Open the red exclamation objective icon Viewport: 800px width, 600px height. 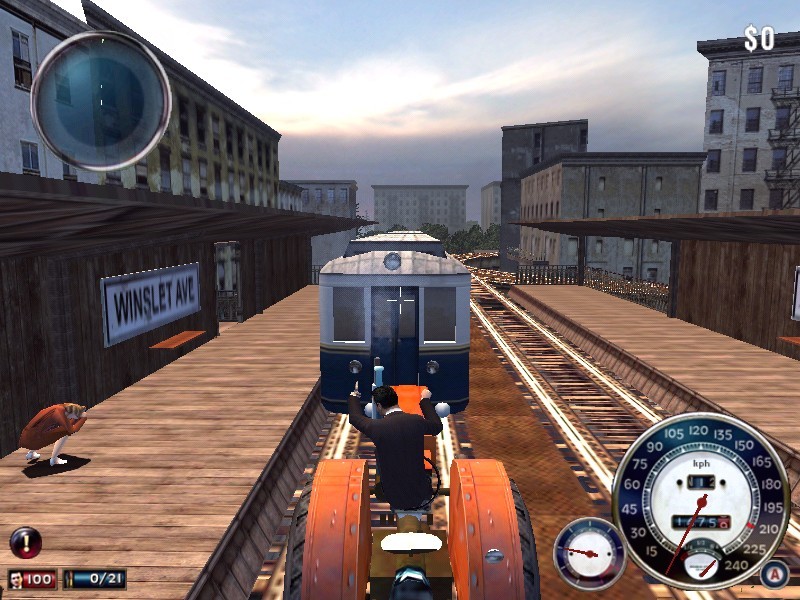25,542
